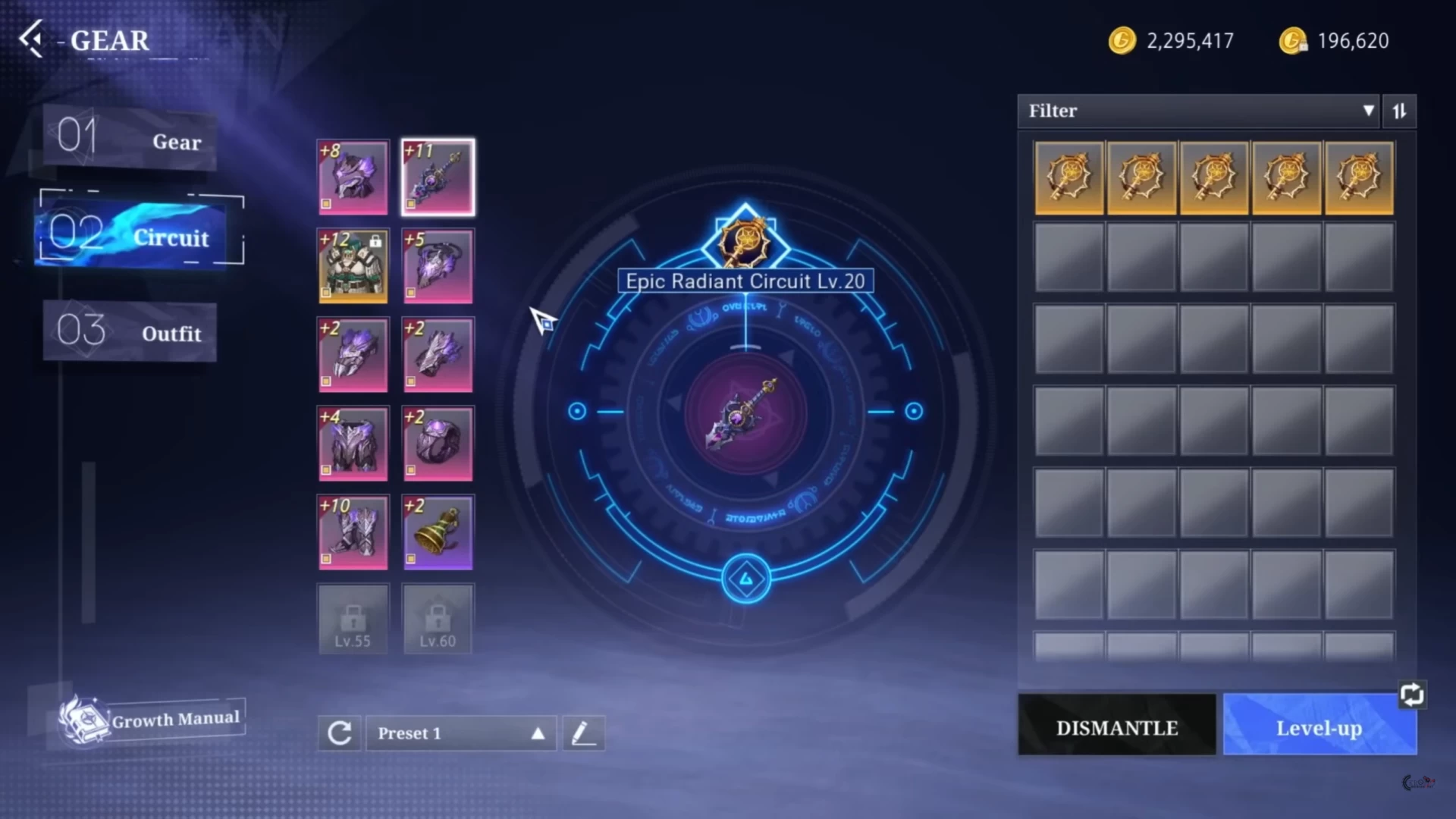Select the +10 boots gear slot
This screenshot has width=1456, height=819.
(x=353, y=532)
